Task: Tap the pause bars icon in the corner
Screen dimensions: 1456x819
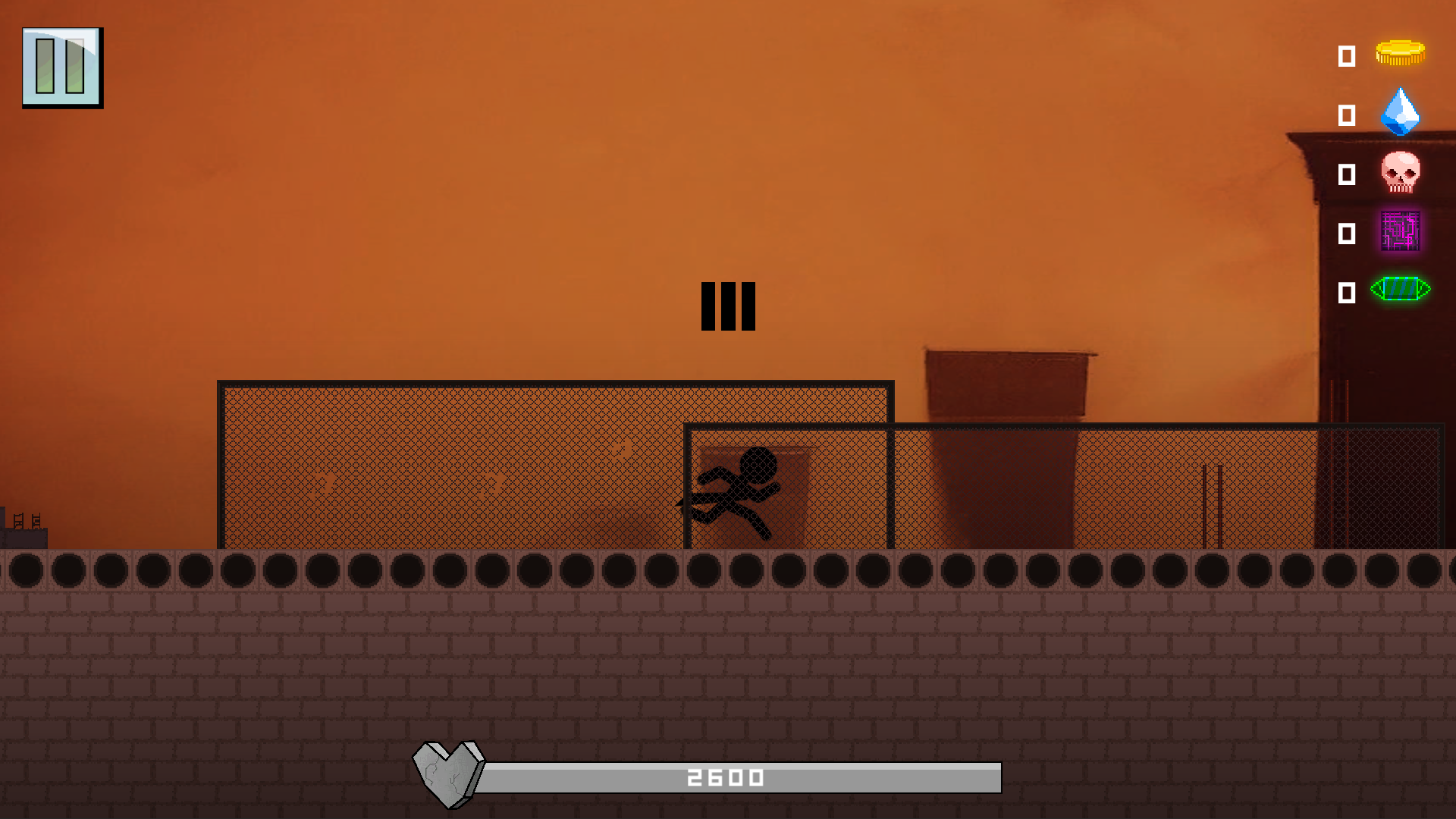Action: (62, 66)
